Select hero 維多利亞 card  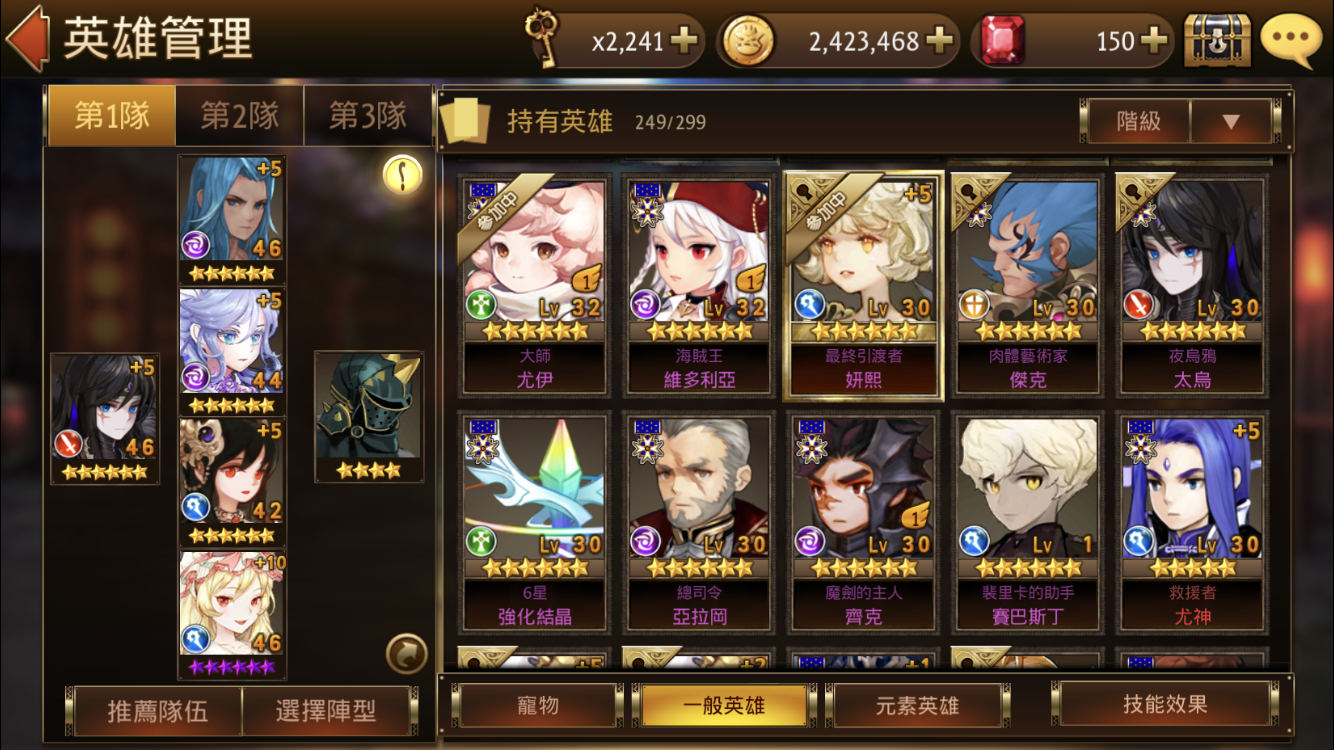click(699, 285)
